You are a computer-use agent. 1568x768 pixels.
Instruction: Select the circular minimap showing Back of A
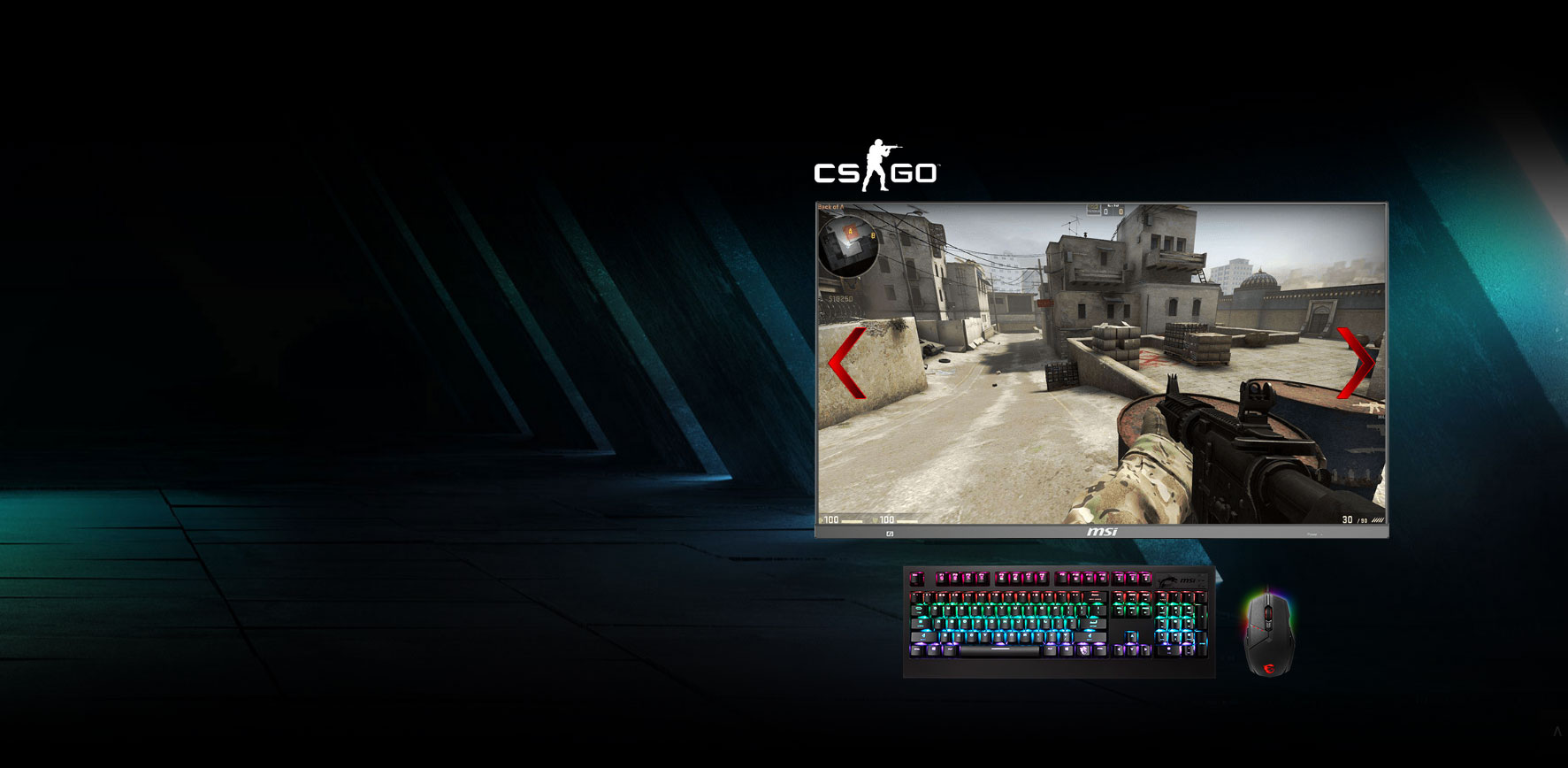click(847, 248)
